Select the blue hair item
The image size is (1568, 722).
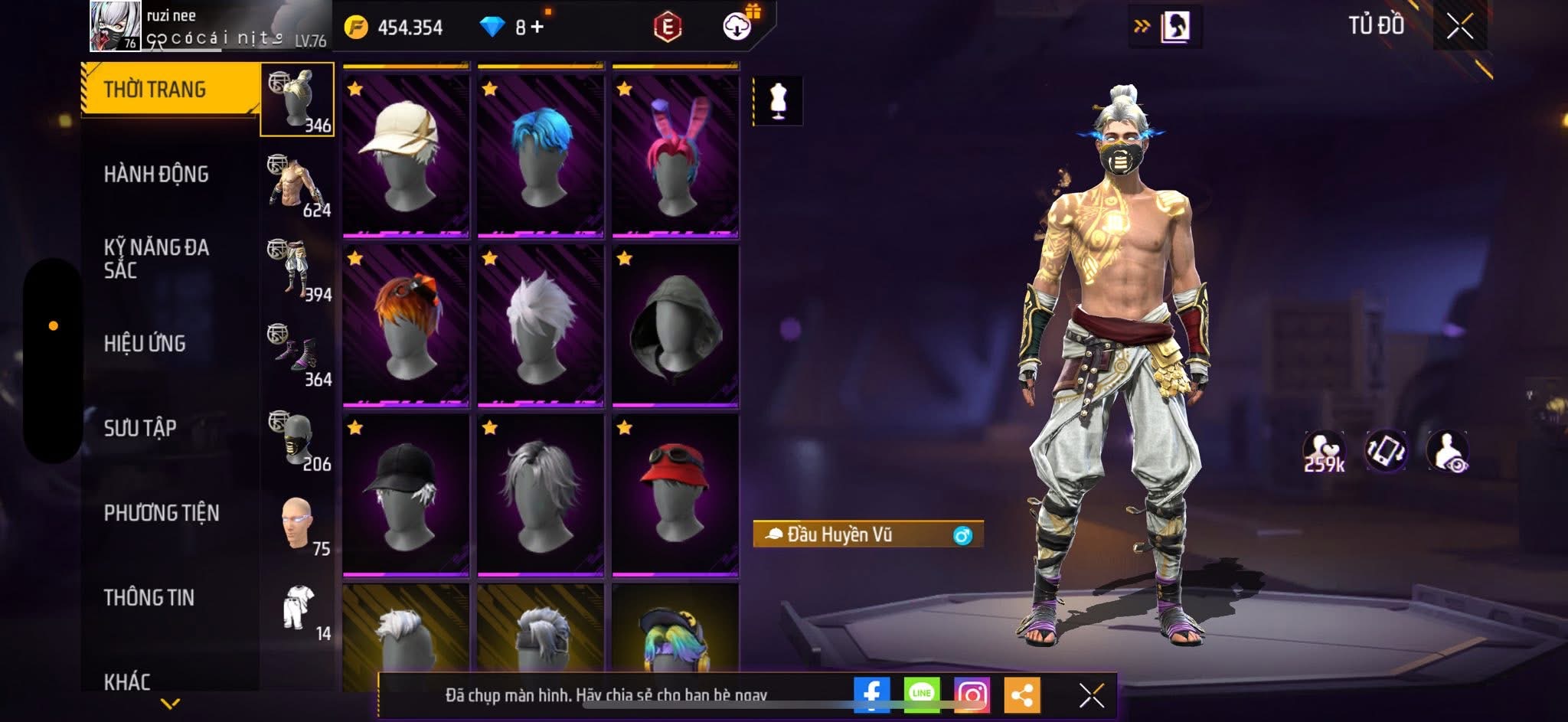tap(541, 153)
